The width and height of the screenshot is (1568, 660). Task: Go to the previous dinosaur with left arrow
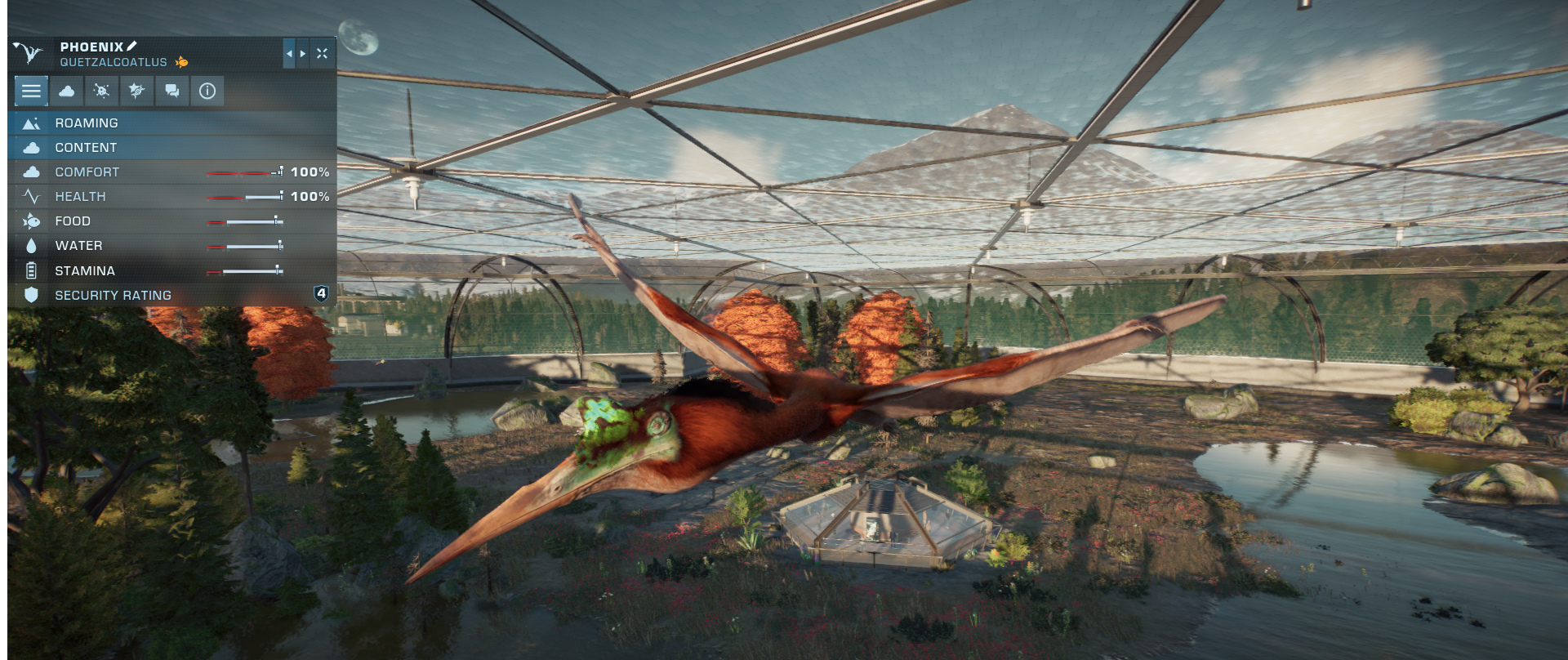[289, 54]
